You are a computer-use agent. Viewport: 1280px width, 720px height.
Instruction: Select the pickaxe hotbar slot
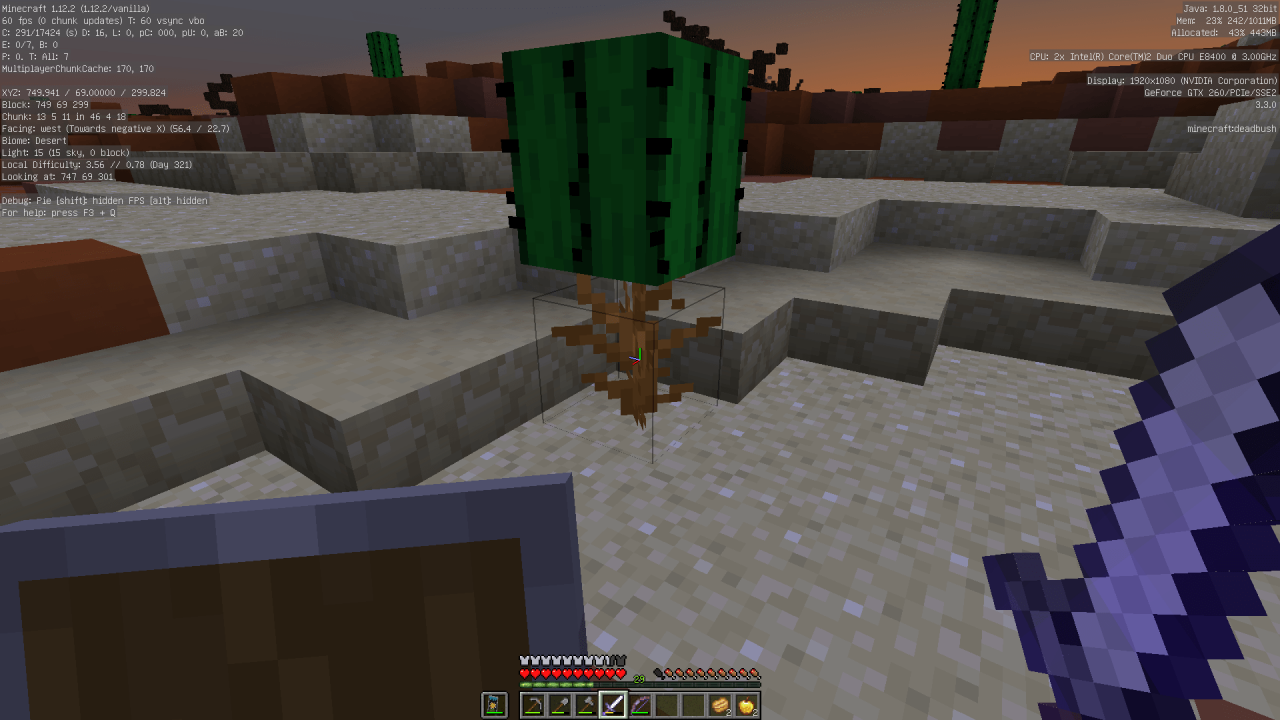[533, 706]
